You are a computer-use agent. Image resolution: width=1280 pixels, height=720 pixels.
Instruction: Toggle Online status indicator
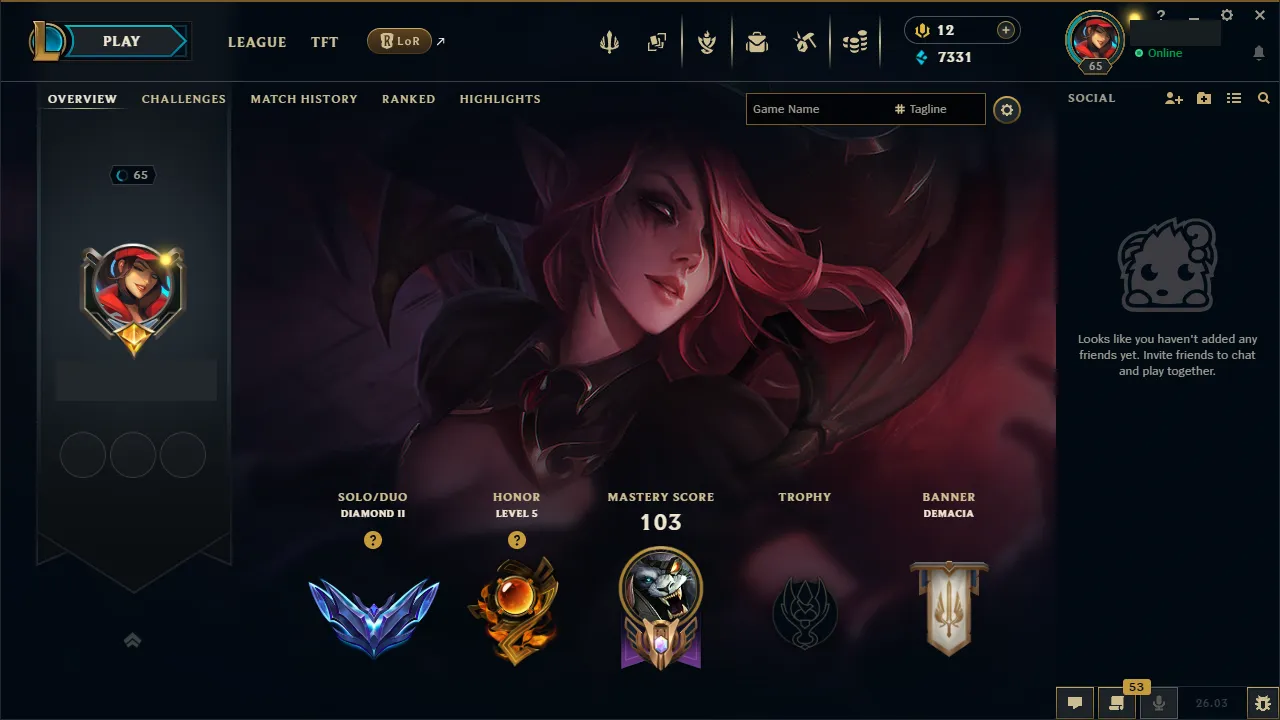click(x=1159, y=53)
